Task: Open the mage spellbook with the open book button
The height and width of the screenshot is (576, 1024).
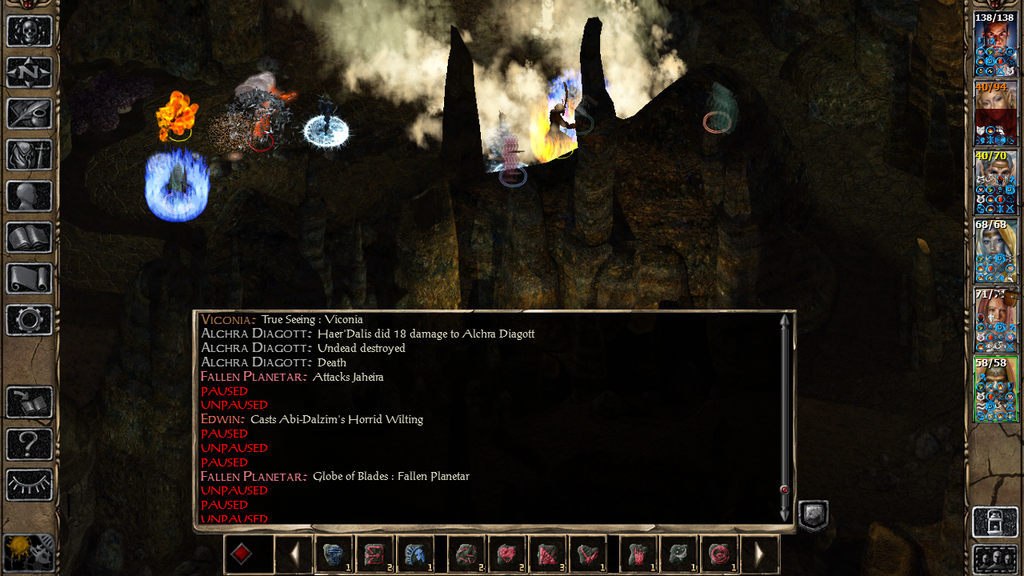Action: [x=29, y=237]
